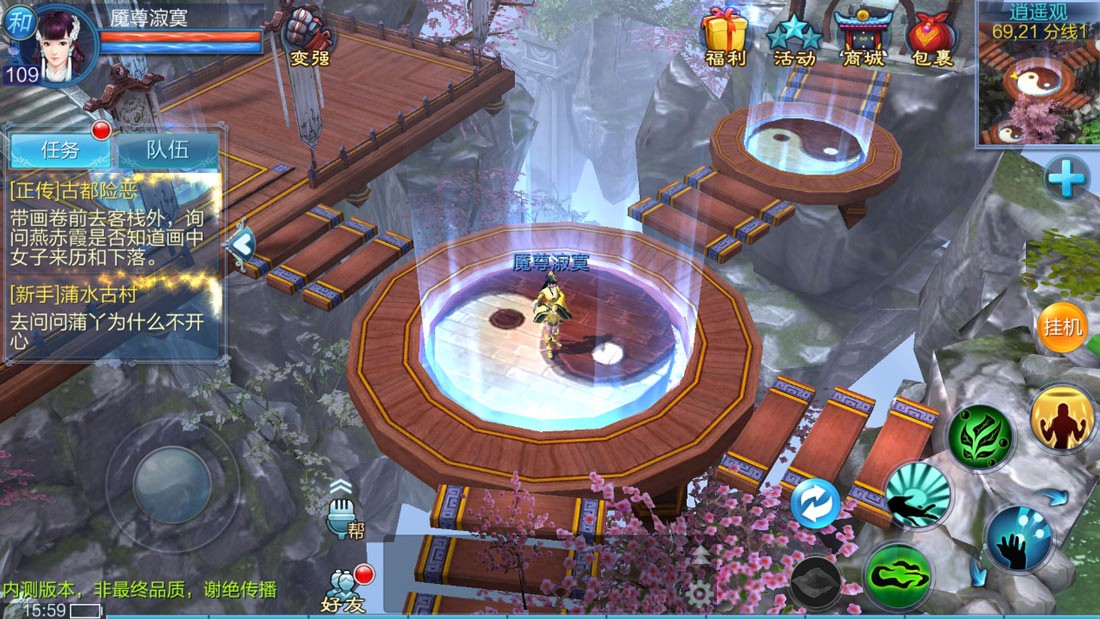Trigger the green cloud basic attack
This screenshot has height=619, width=1100.
tap(898, 577)
